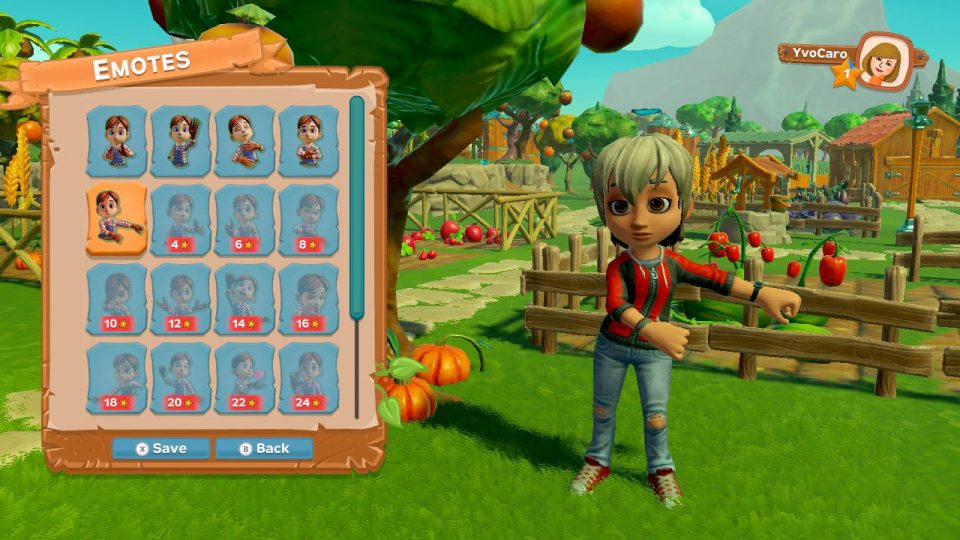Select the locked 24-star emote tile

tap(309, 377)
